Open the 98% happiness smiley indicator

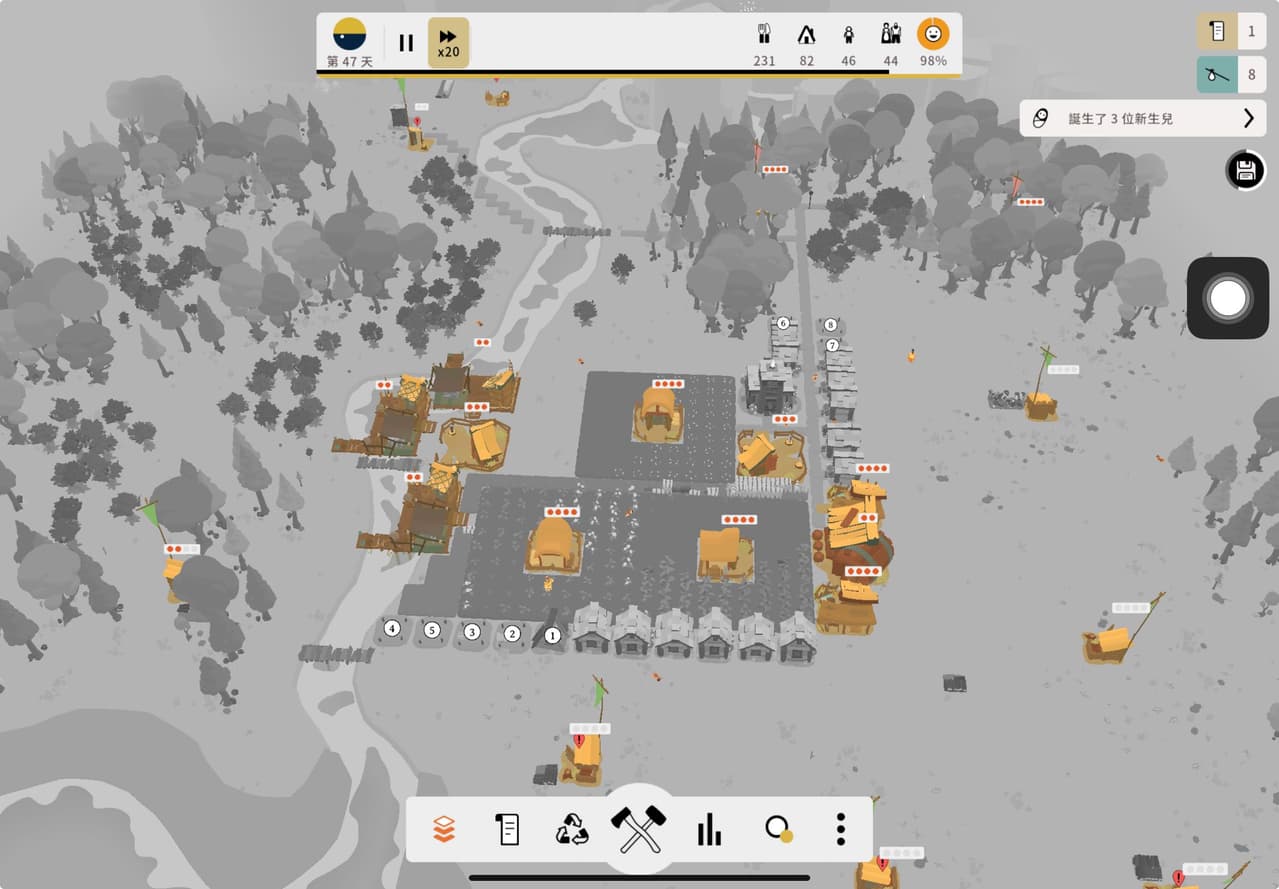pos(933,42)
